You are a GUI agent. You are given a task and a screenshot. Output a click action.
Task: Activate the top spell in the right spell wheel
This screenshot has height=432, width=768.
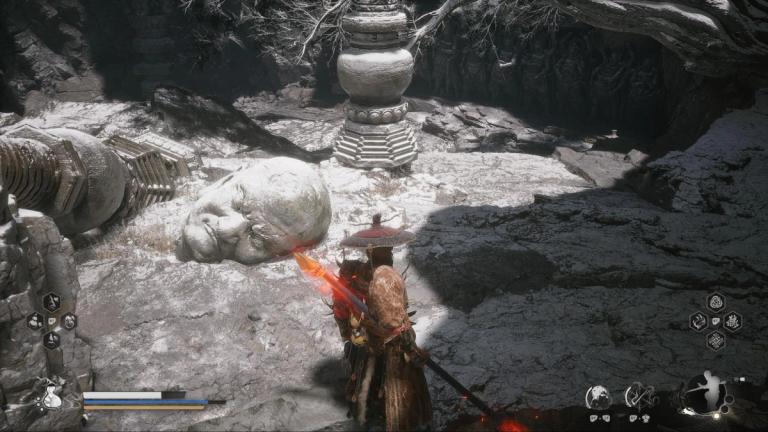coord(716,302)
